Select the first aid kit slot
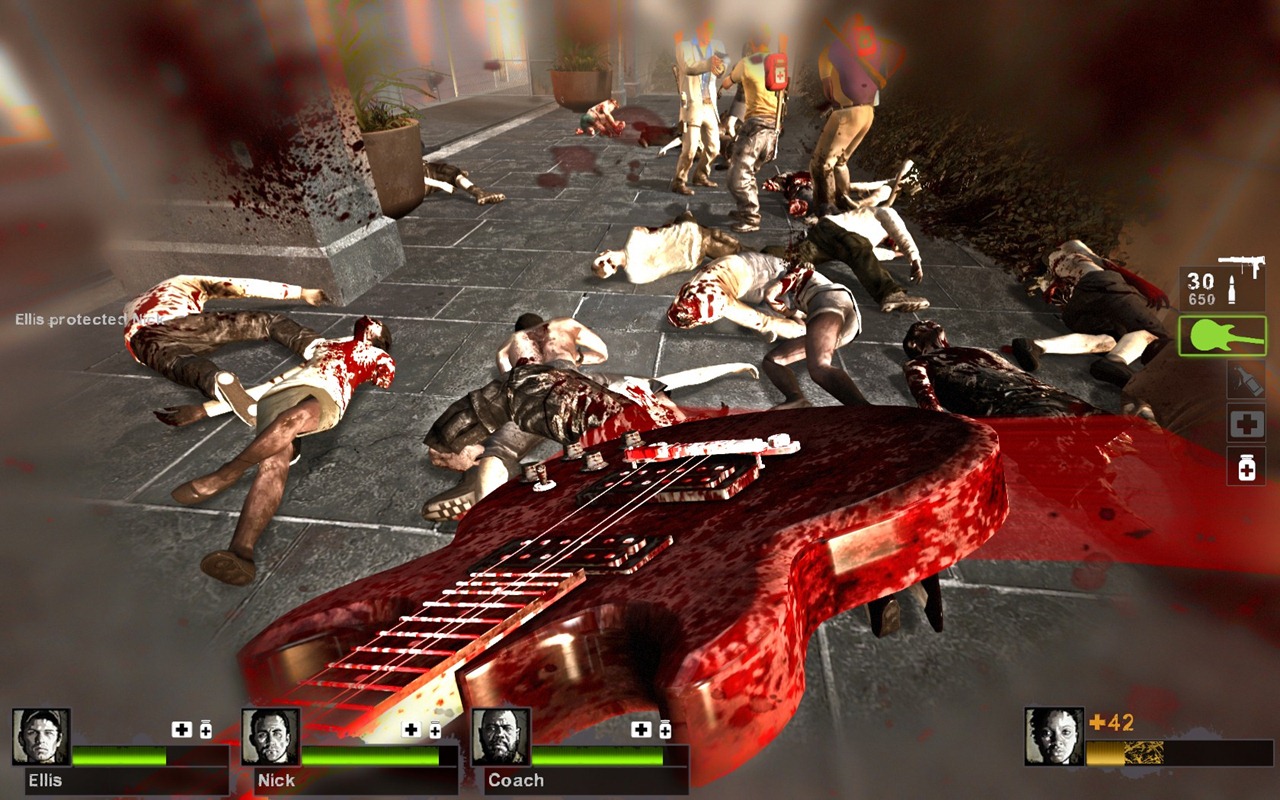 pyautogui.click(x=1246, y=423)
